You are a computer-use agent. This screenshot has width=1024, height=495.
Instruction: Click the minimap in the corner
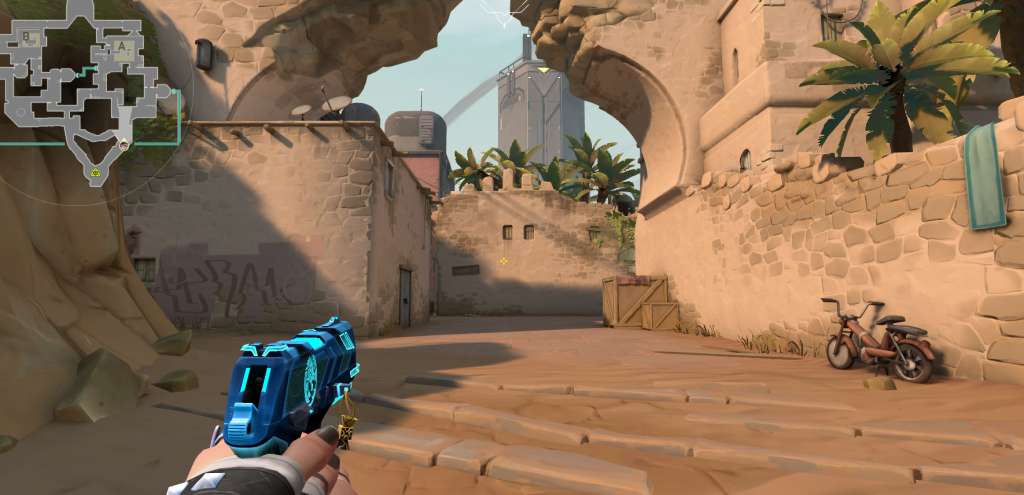(85, 90)
